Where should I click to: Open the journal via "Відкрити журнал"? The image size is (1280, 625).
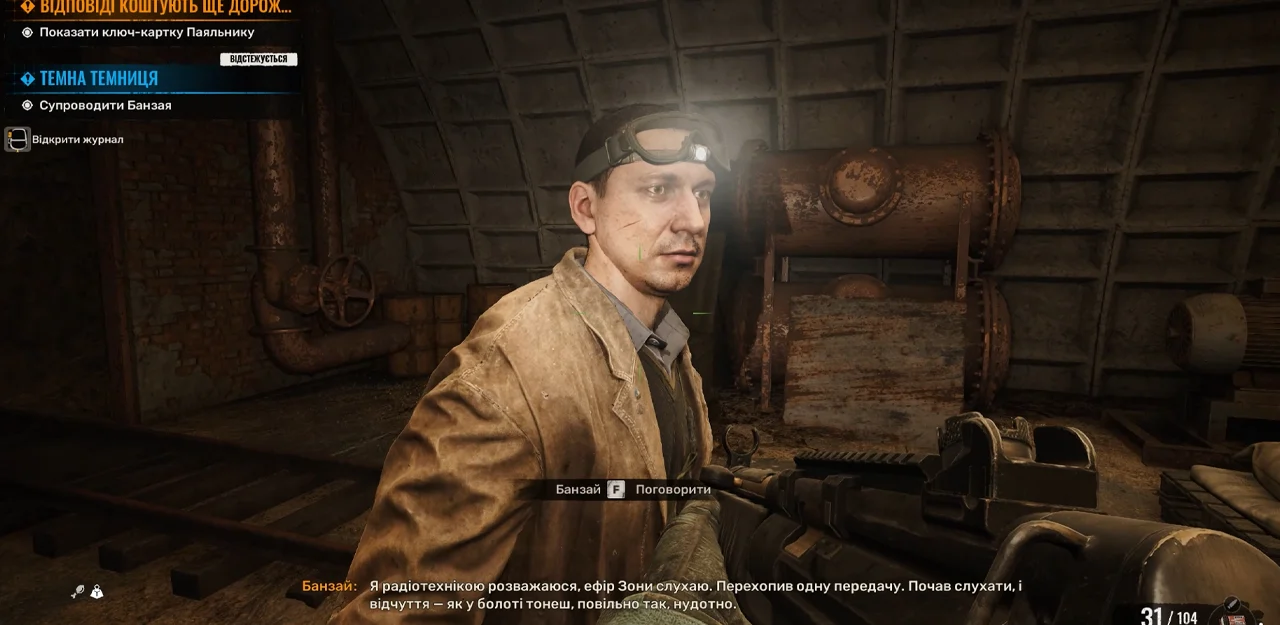(76, 139)
